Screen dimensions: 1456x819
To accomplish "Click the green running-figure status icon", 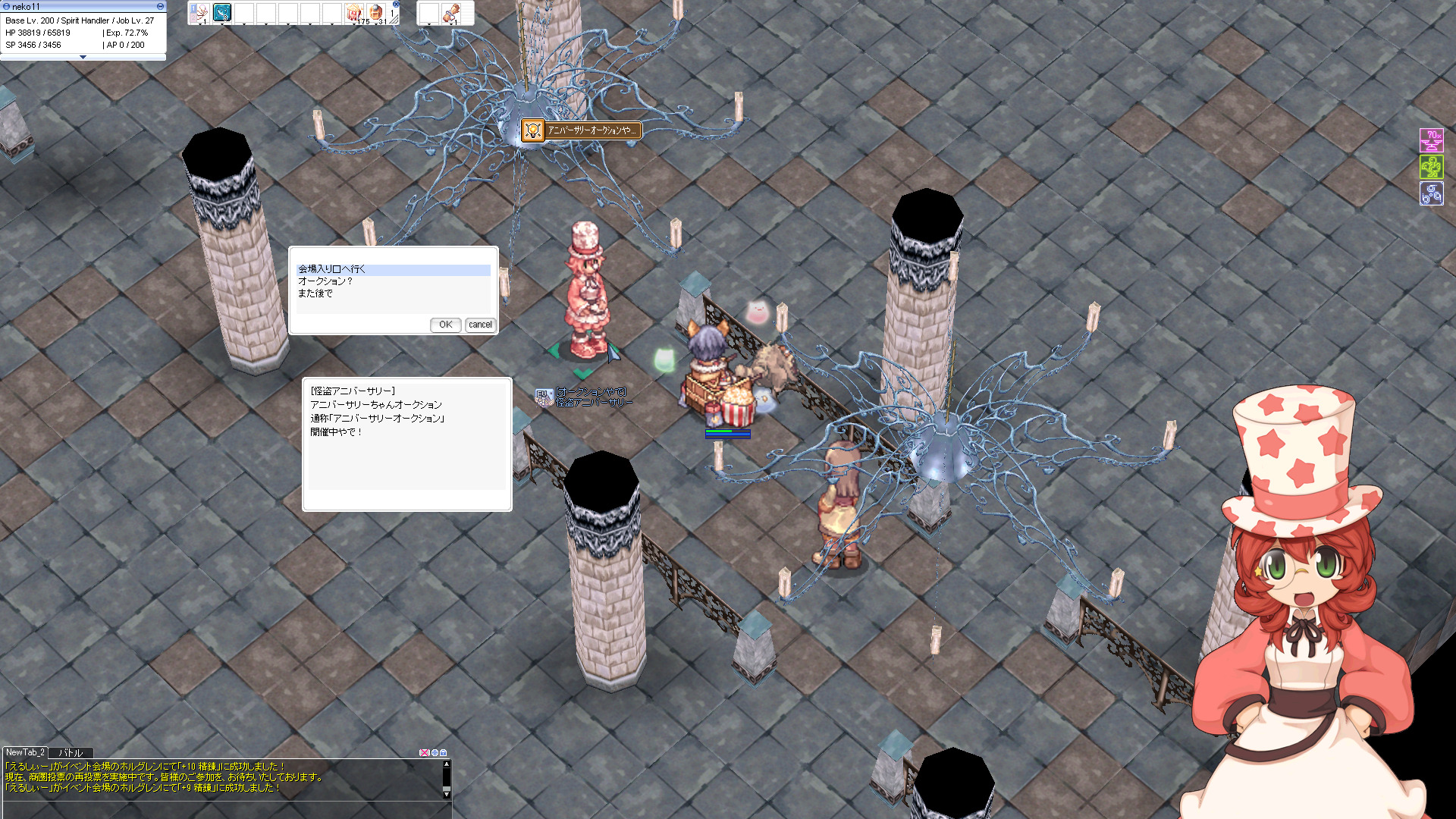I will (1431, 167).
